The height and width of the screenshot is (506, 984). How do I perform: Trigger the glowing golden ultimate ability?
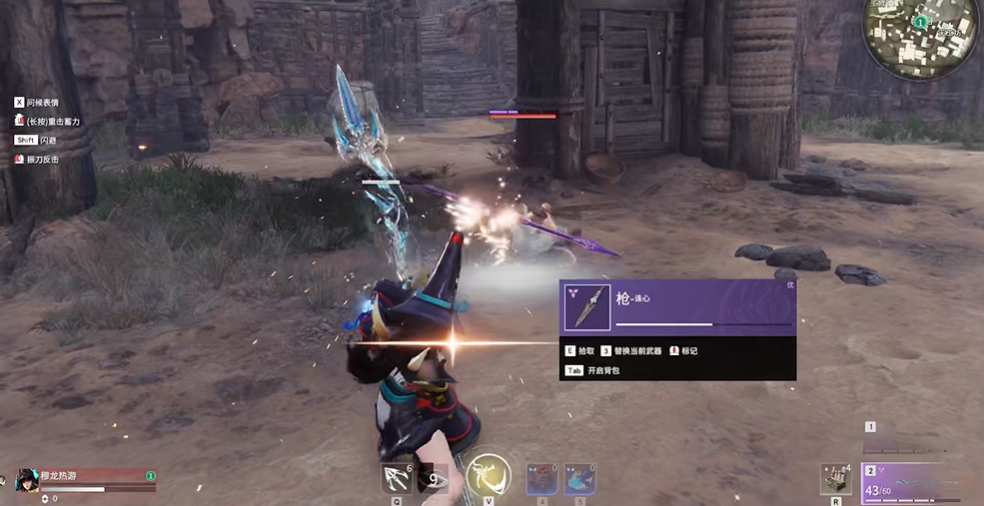488,476
